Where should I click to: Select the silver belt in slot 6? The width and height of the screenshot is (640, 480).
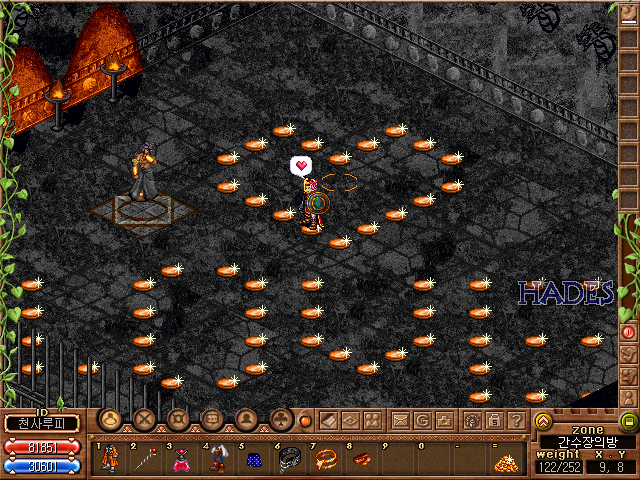(x=289, y=460)
